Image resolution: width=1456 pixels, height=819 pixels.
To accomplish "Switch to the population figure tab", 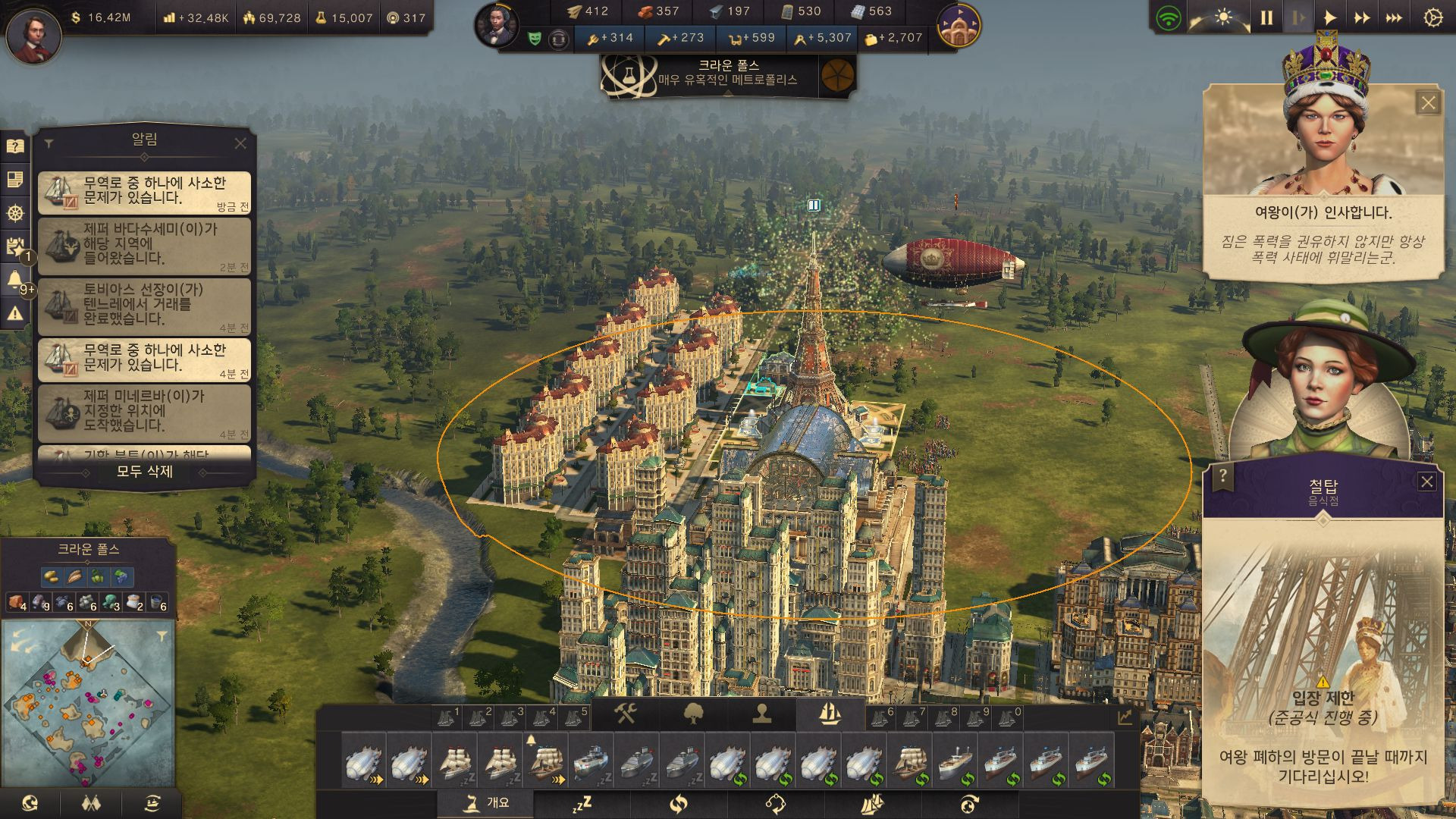I will pyautogui.click(x=762, y=714).
